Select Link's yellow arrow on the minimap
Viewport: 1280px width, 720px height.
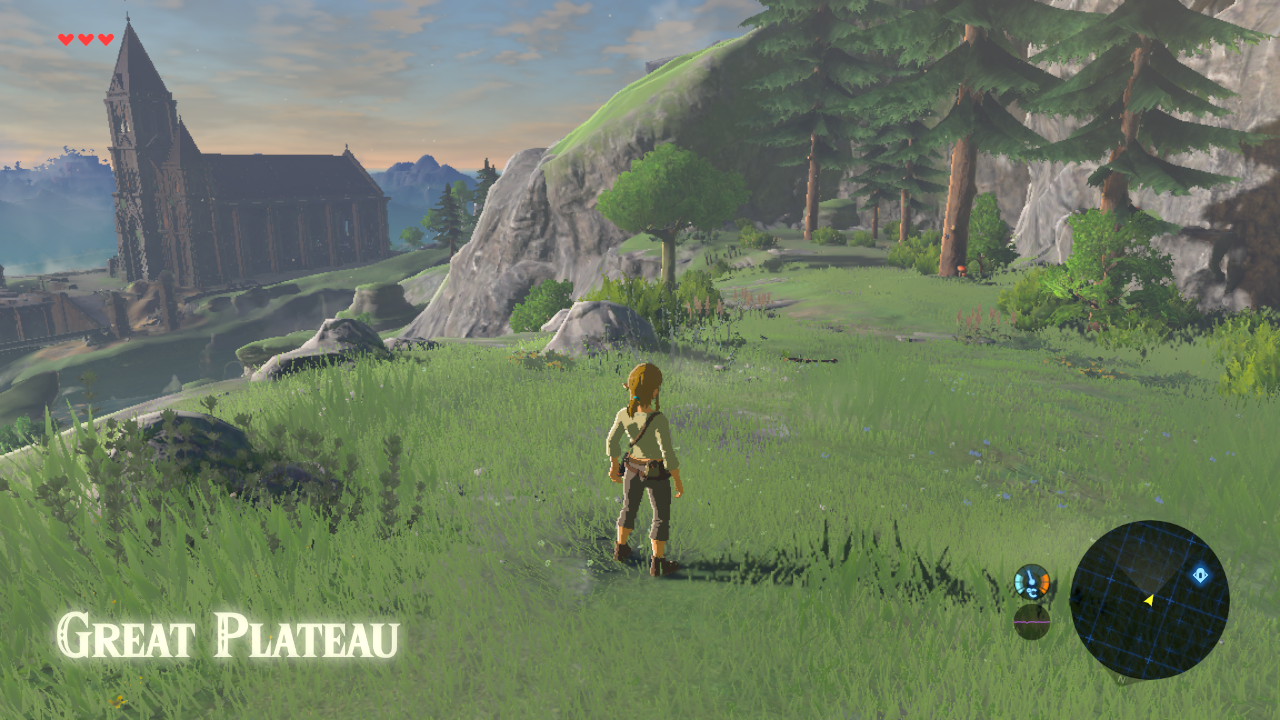pos(1149,600)
